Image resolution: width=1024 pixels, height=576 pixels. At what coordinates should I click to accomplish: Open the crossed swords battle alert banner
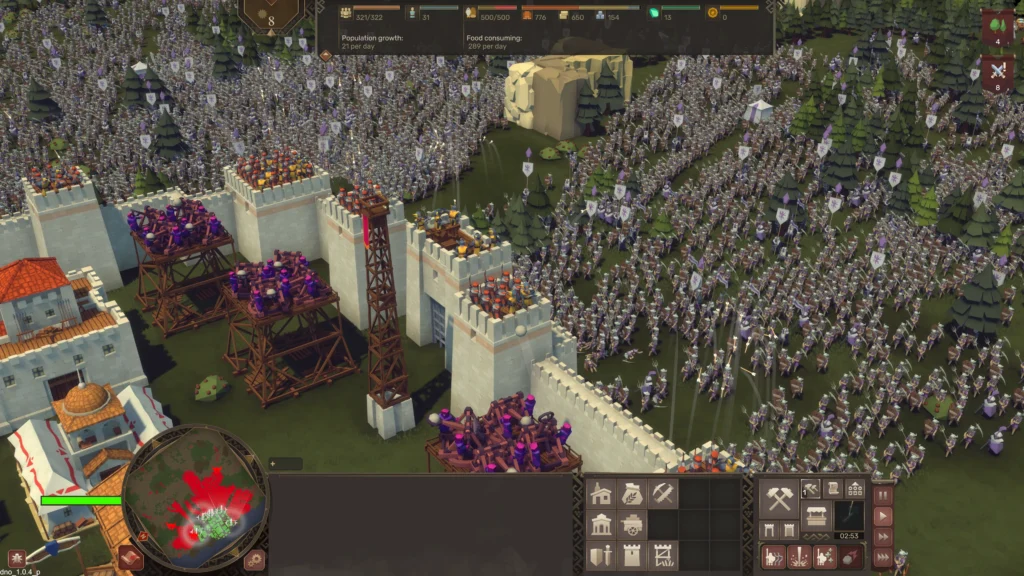(x=998, y=72)
